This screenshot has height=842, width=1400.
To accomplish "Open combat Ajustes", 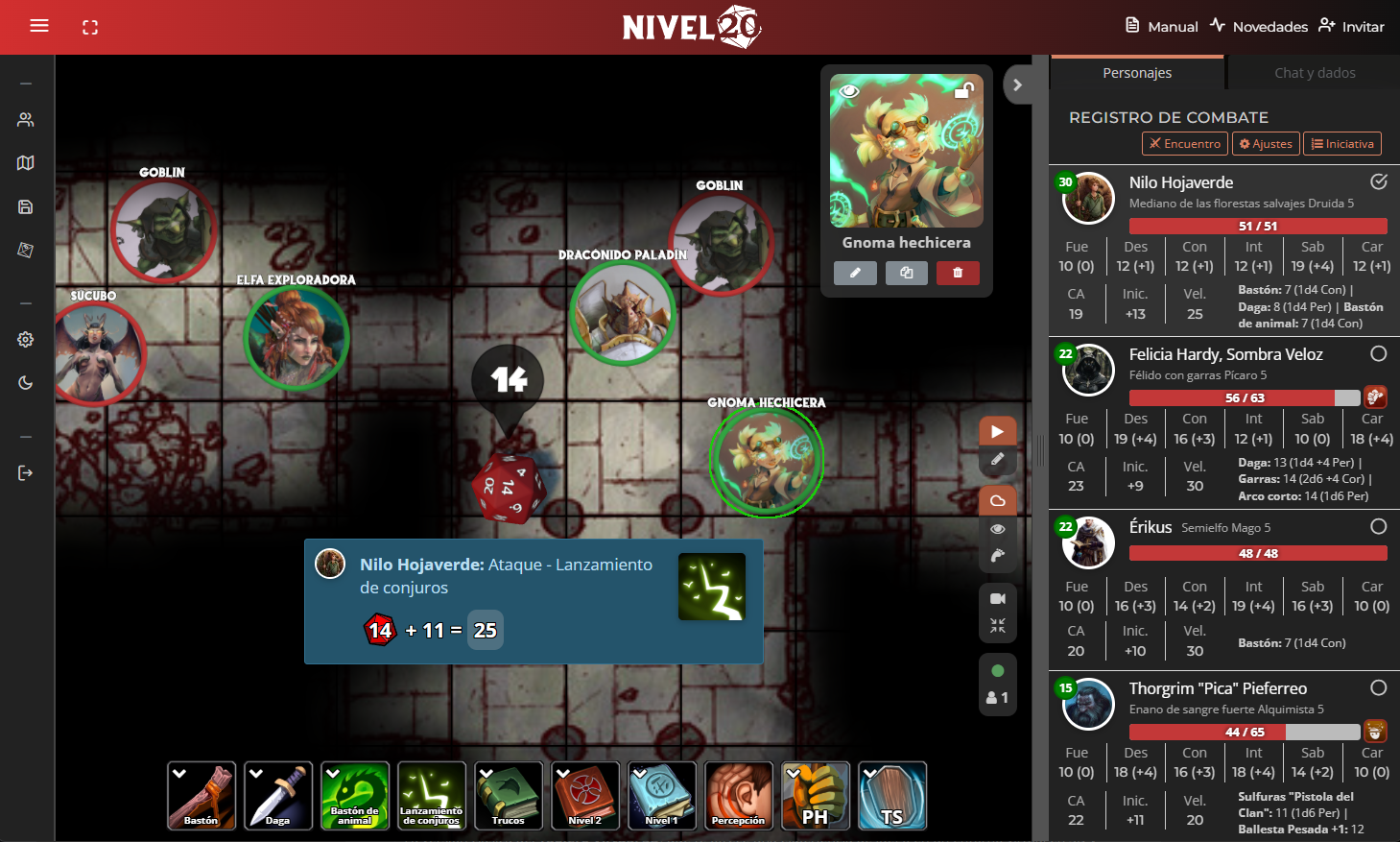I will point(1266,144).
